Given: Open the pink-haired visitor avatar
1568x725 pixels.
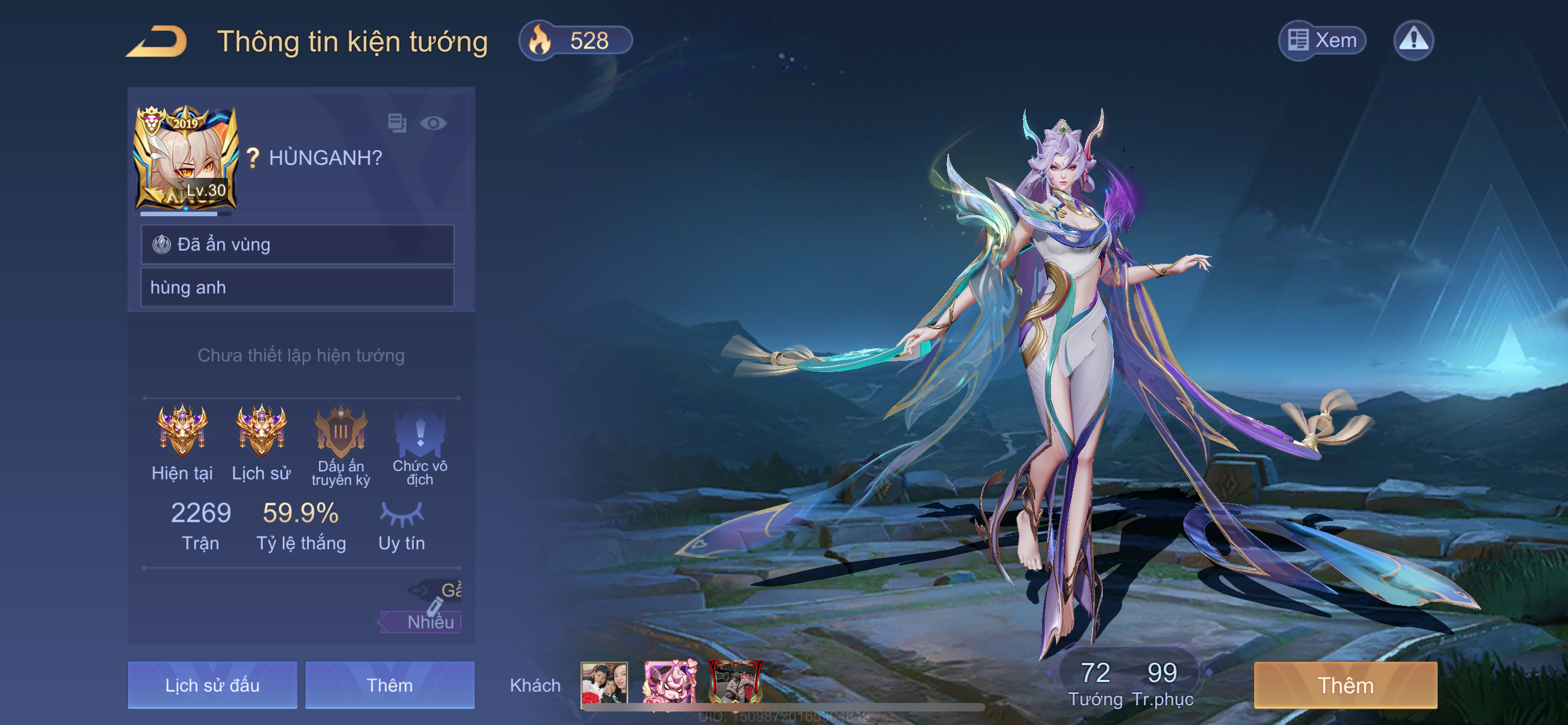Looking at the screenshot, I should coord(669,683).
